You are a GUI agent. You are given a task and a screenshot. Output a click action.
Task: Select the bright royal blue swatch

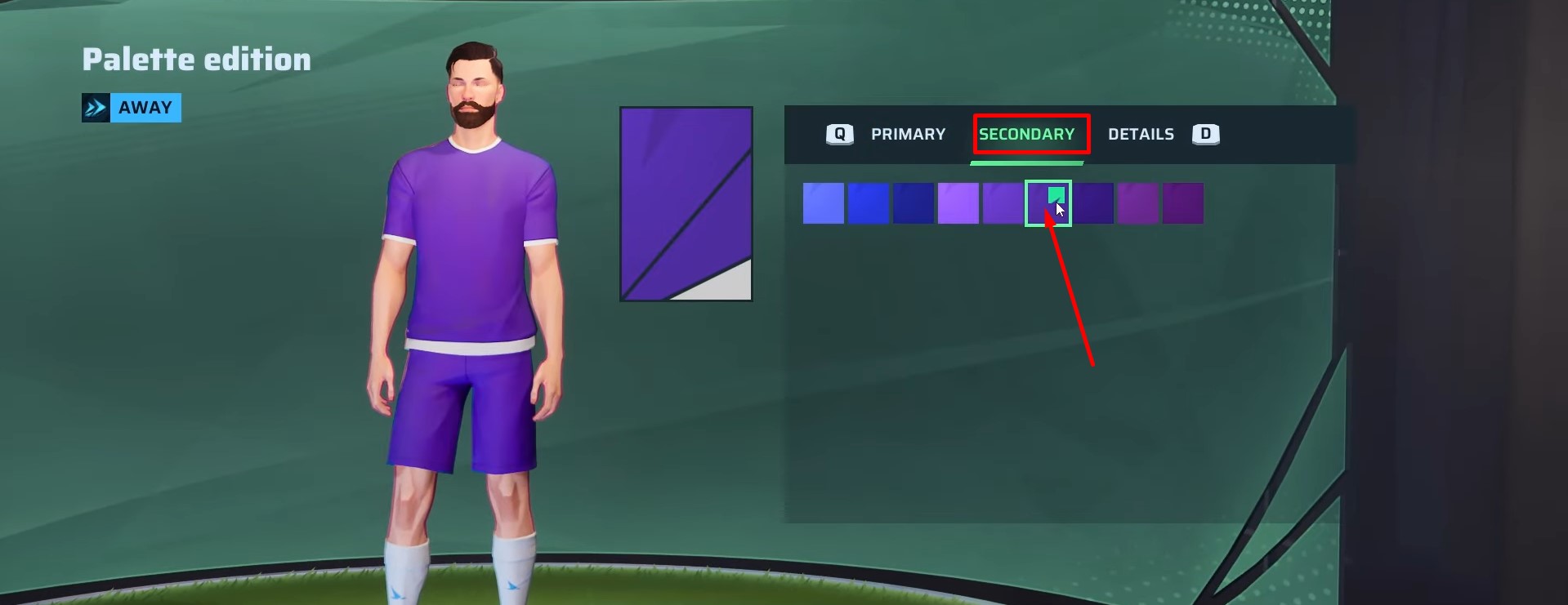tap(869, 202)
